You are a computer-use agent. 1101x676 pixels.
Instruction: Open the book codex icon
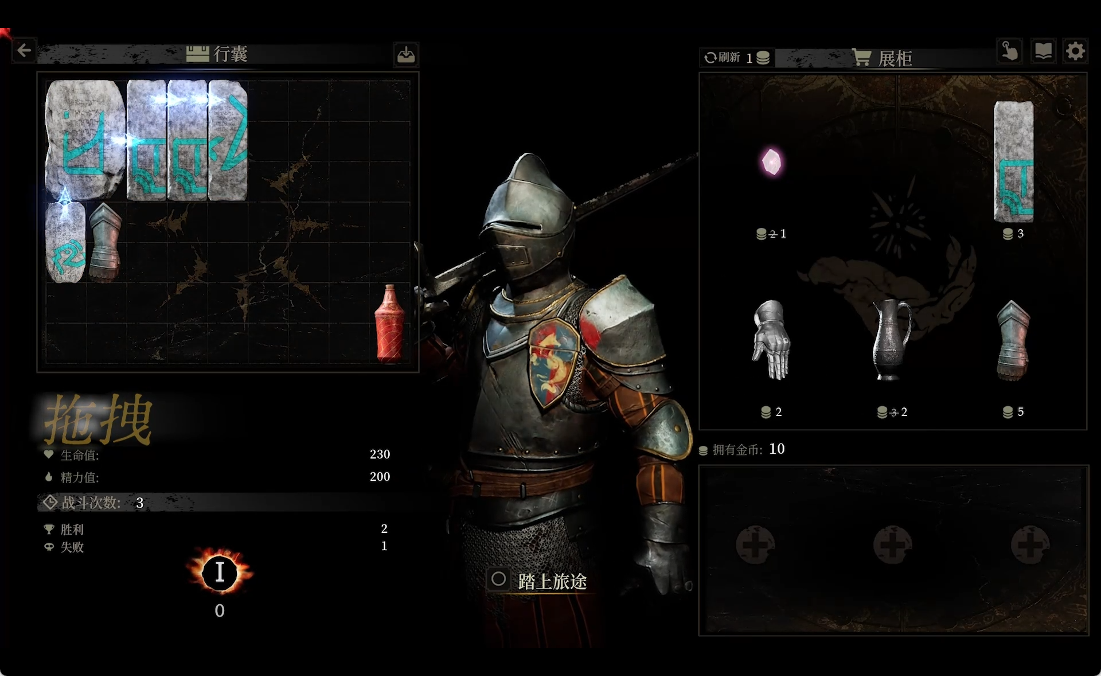click(1043, 51)
